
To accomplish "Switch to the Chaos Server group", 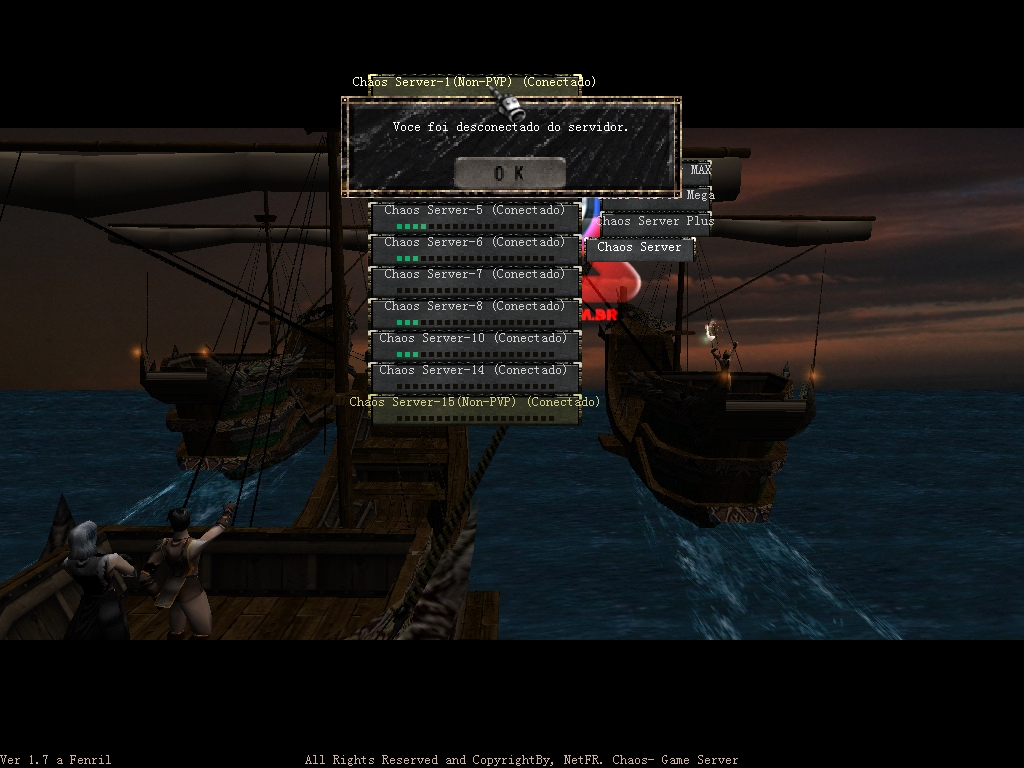I will [640, 248].
